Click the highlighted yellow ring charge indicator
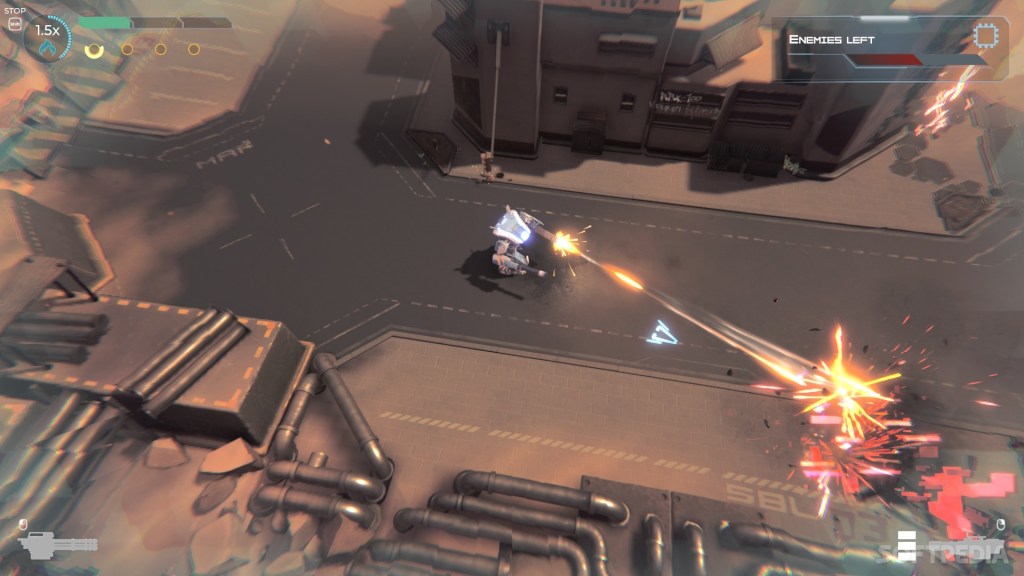The image size is (1024, 576). (x=94, y=49)
